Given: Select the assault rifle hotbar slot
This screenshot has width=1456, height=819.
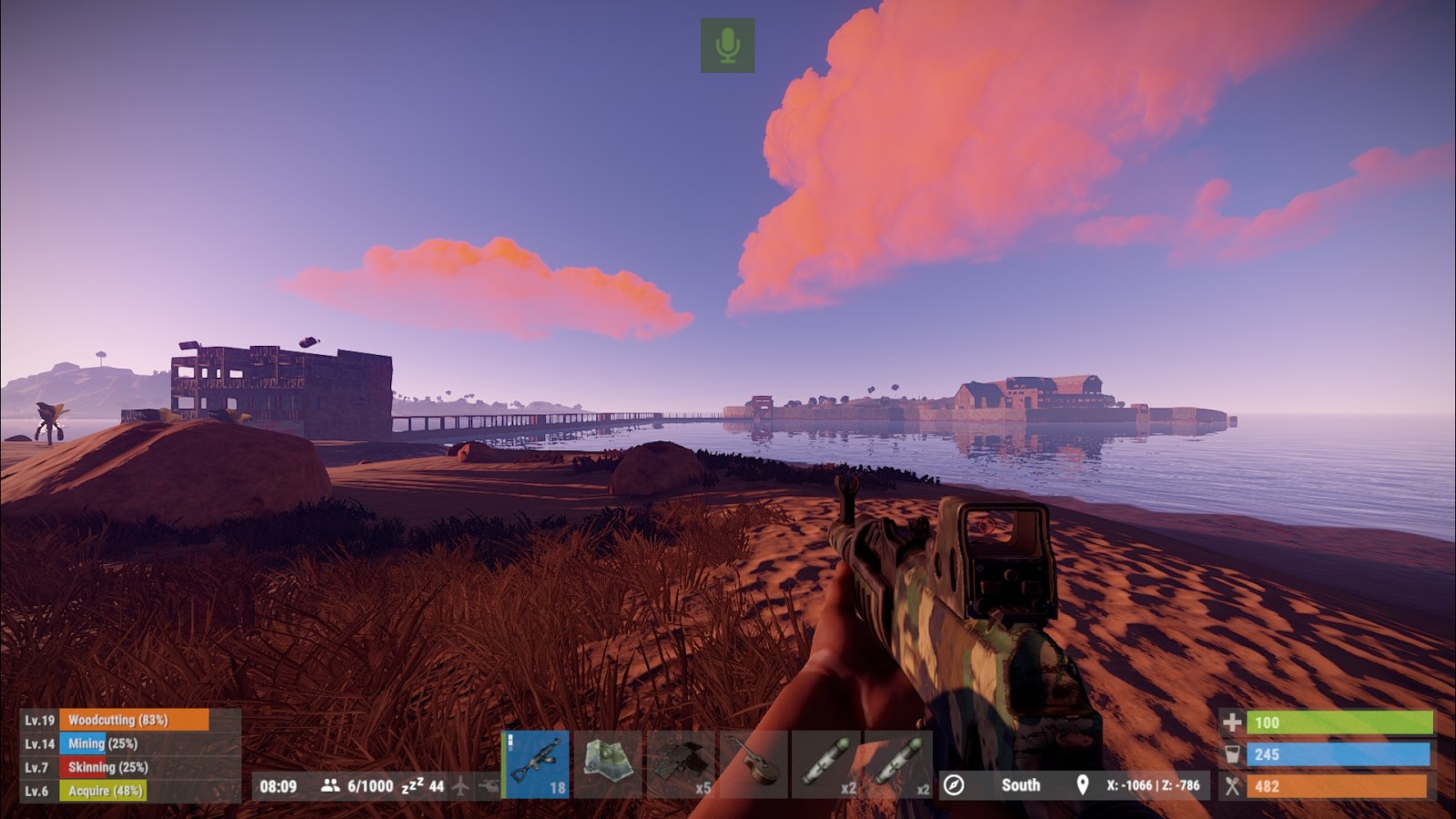Looking at the screenshot, I should pos(536,764).
